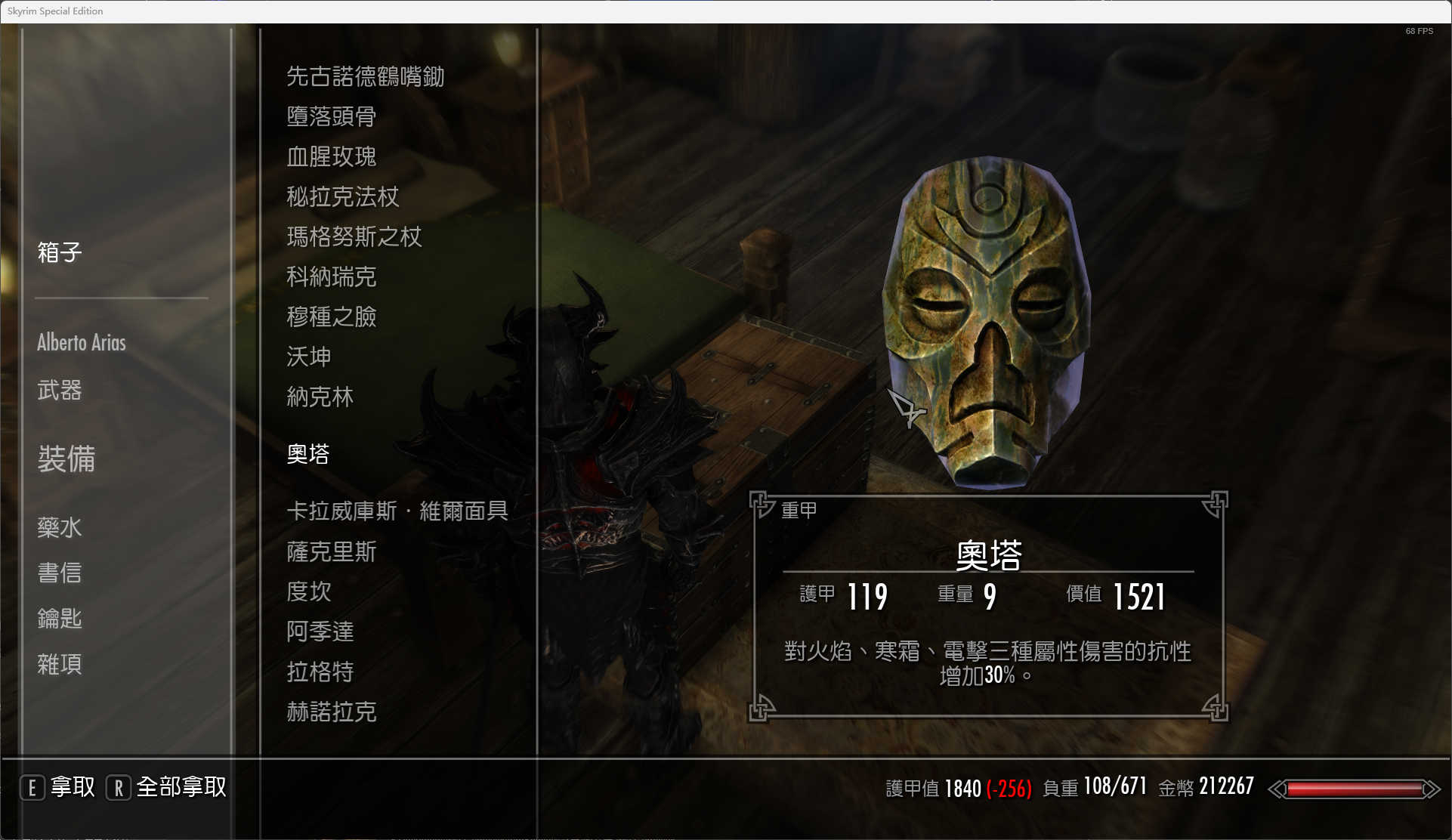The image size is (1452, 840).
Task: Choose the 科納瑞克 mask entry
Action: click(x=331, y=277)
